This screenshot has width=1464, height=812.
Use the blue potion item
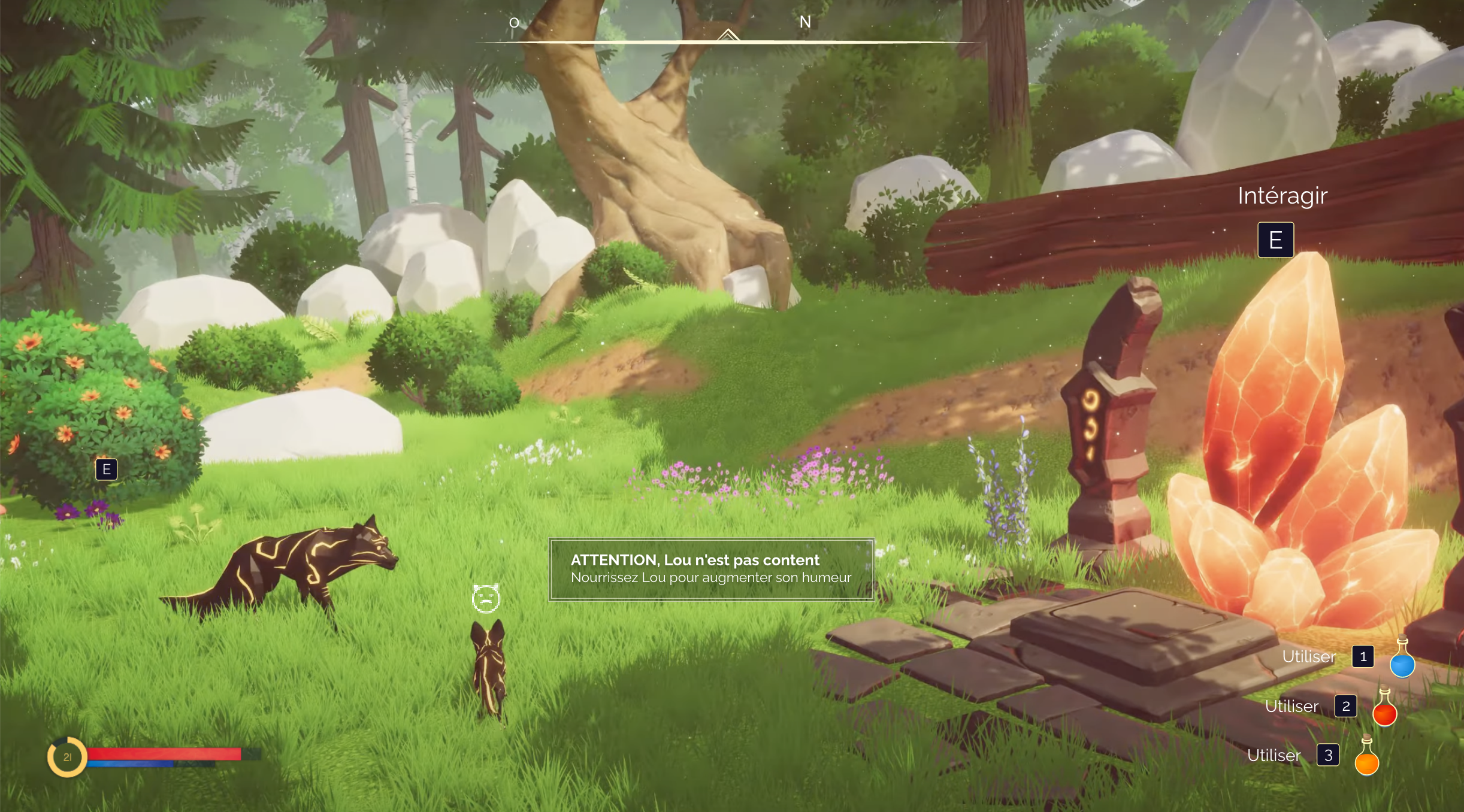1402,659
